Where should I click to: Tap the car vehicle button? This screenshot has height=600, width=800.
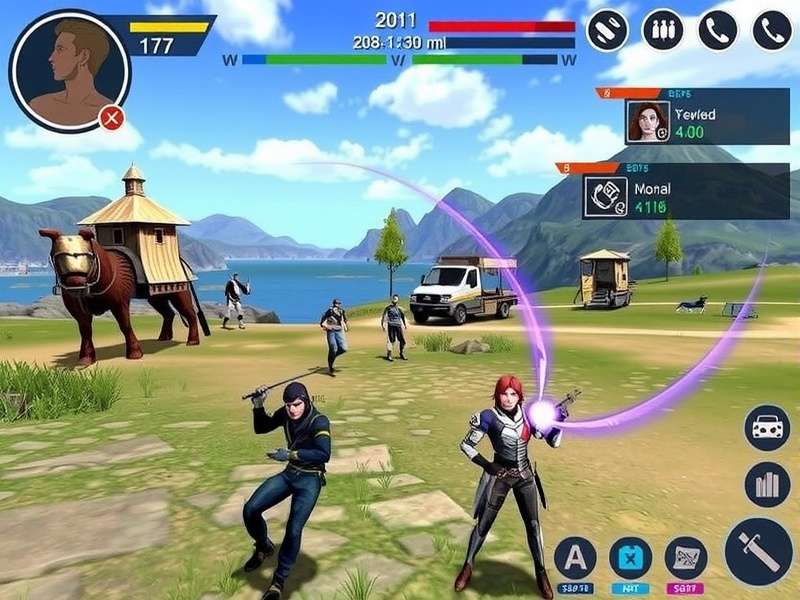(x=767, y=428)
